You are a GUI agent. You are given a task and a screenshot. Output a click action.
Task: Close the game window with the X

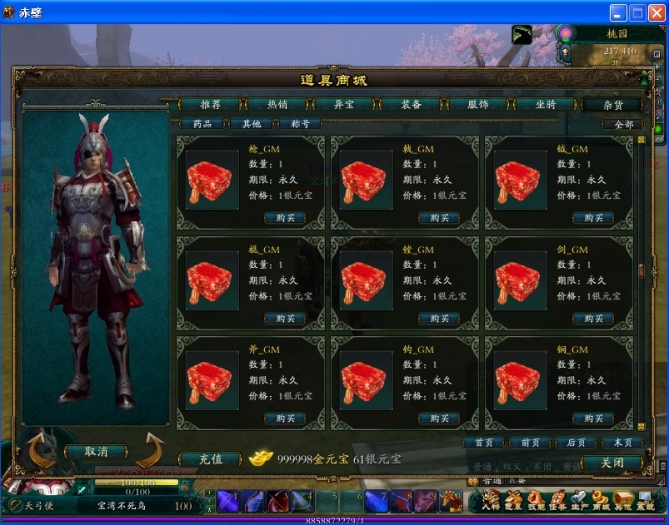tap(656, 12)
